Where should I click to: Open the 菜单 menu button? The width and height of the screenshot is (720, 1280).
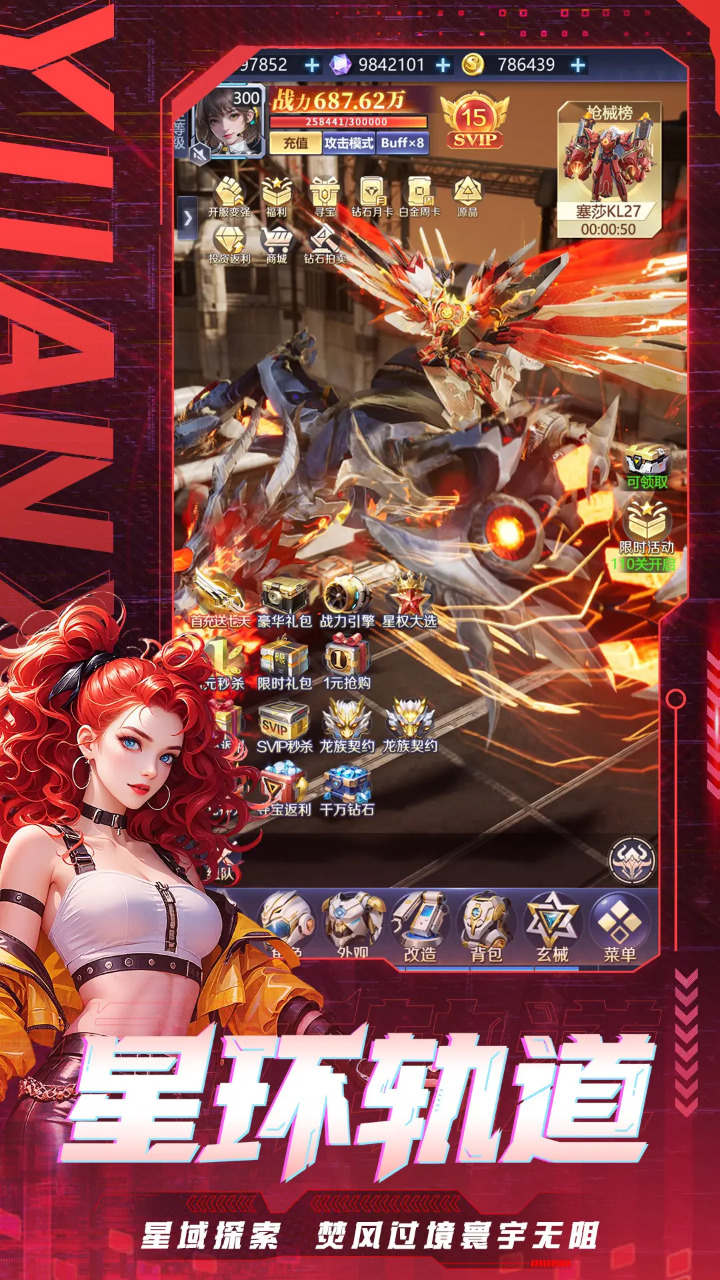(x=620, y=926)
